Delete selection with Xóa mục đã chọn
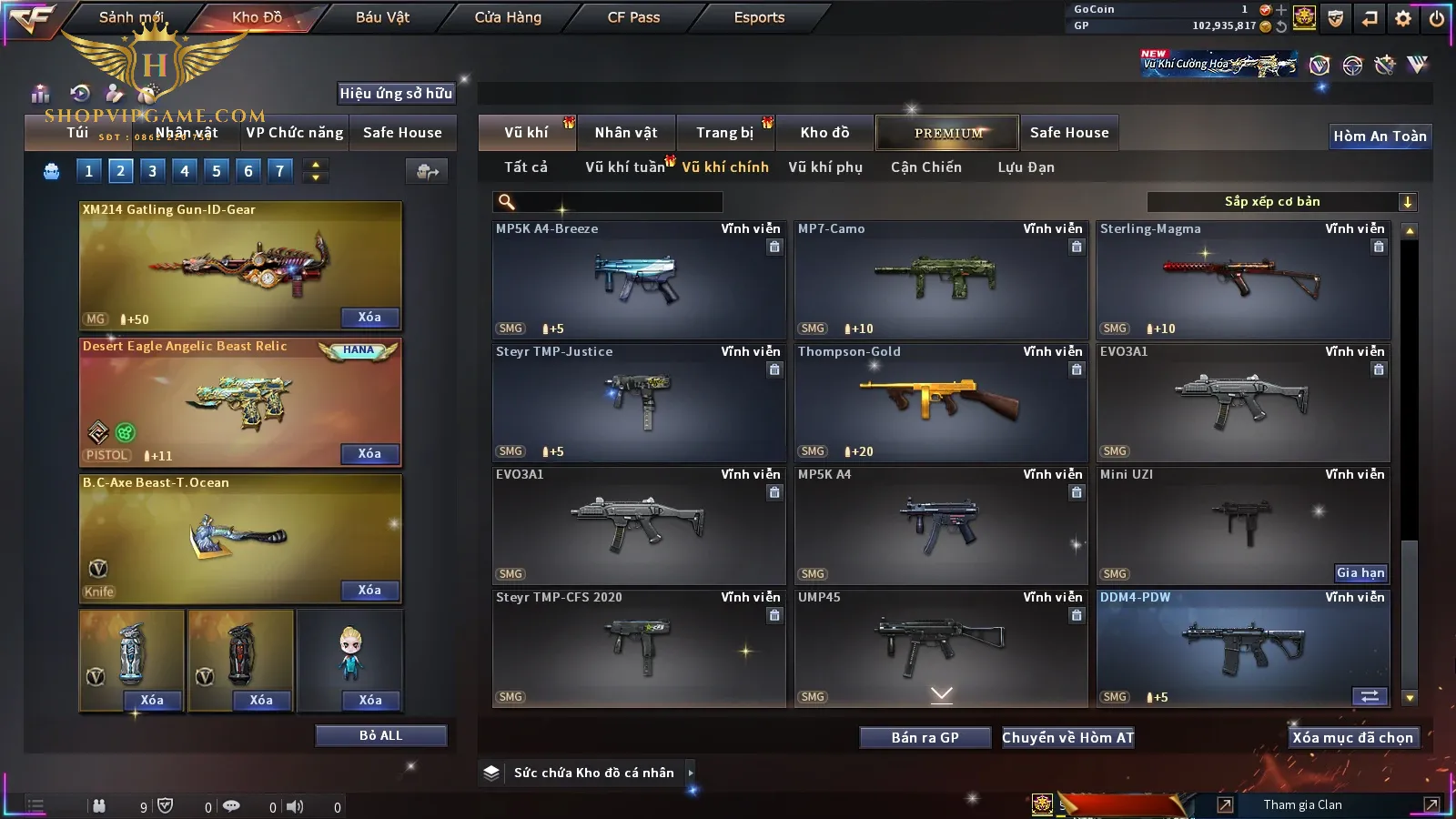 (x=1352, y=737)
